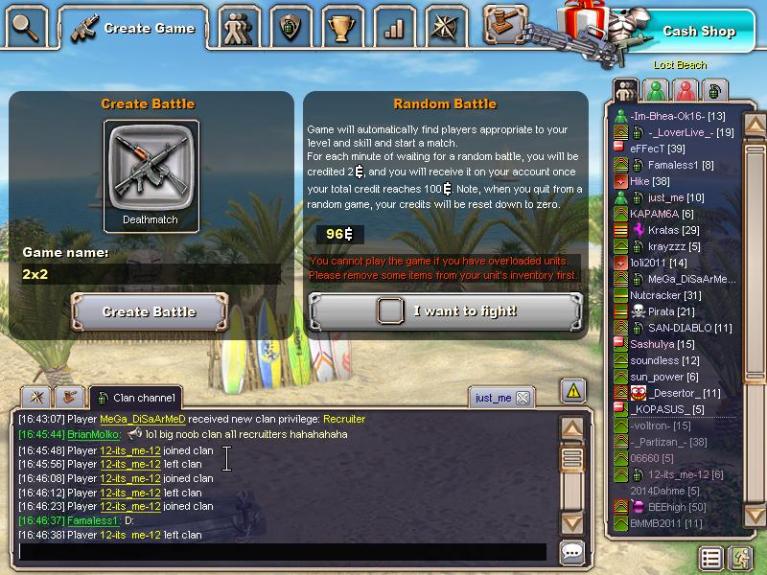Viewport: 767px width, 575px height.
Task: Click the chat message input box
Action: click(282, 551)
